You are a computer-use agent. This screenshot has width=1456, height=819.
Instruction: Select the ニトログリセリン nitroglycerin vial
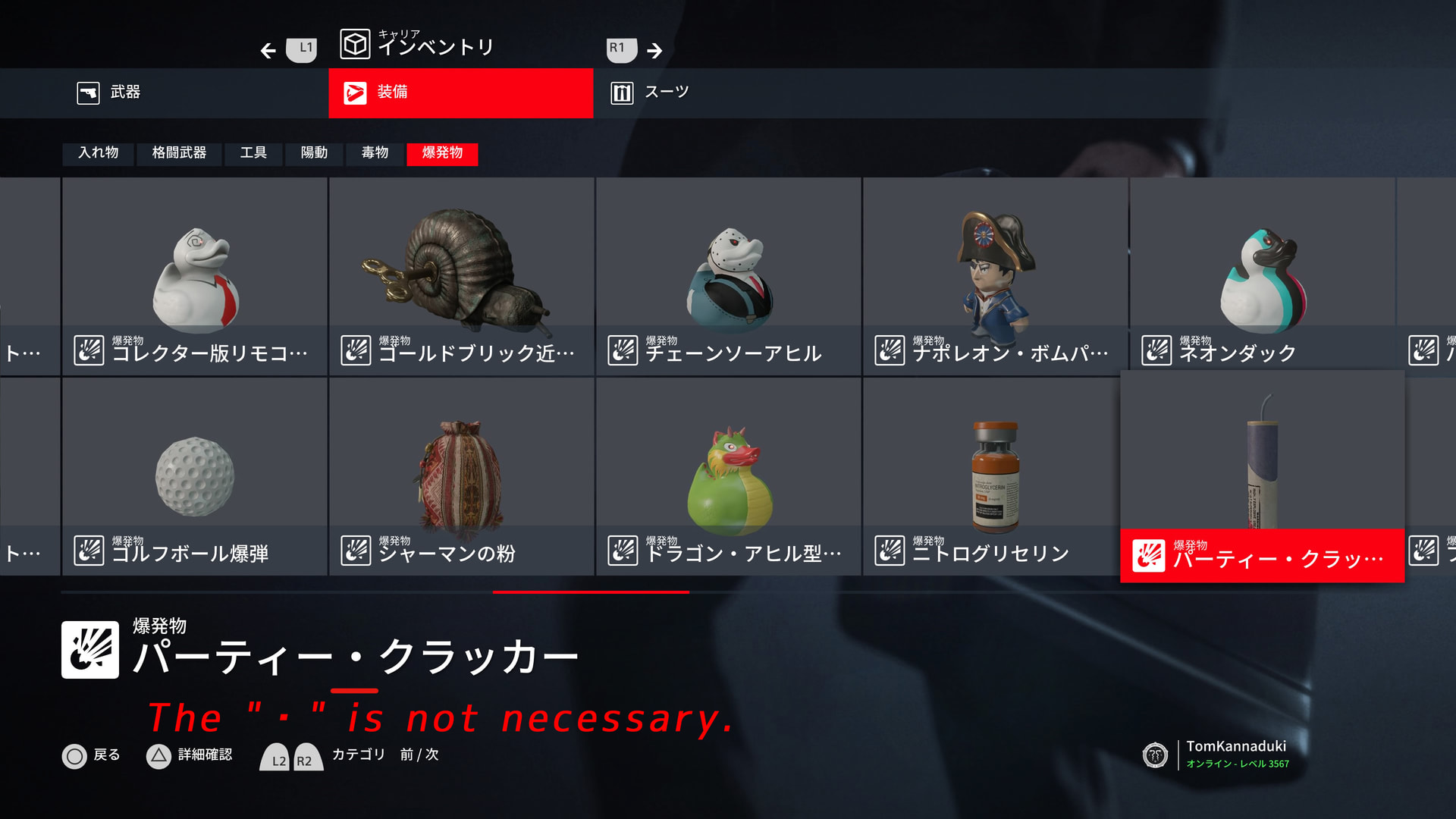pyautogui.click(x=996, y=477)
